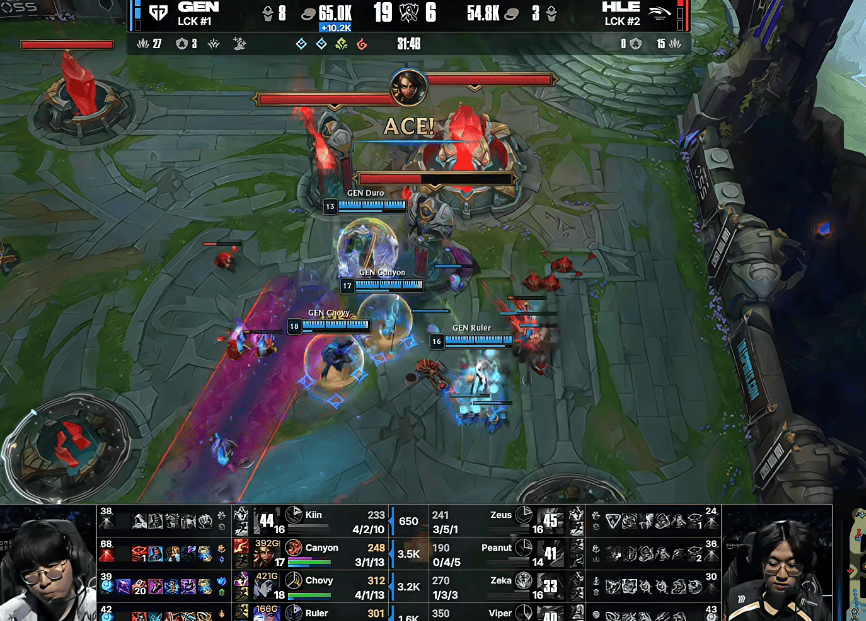Screen dimensions: 866x621
Task: Click the champion portrait above the ACE banner
Action: coord(408,84)
